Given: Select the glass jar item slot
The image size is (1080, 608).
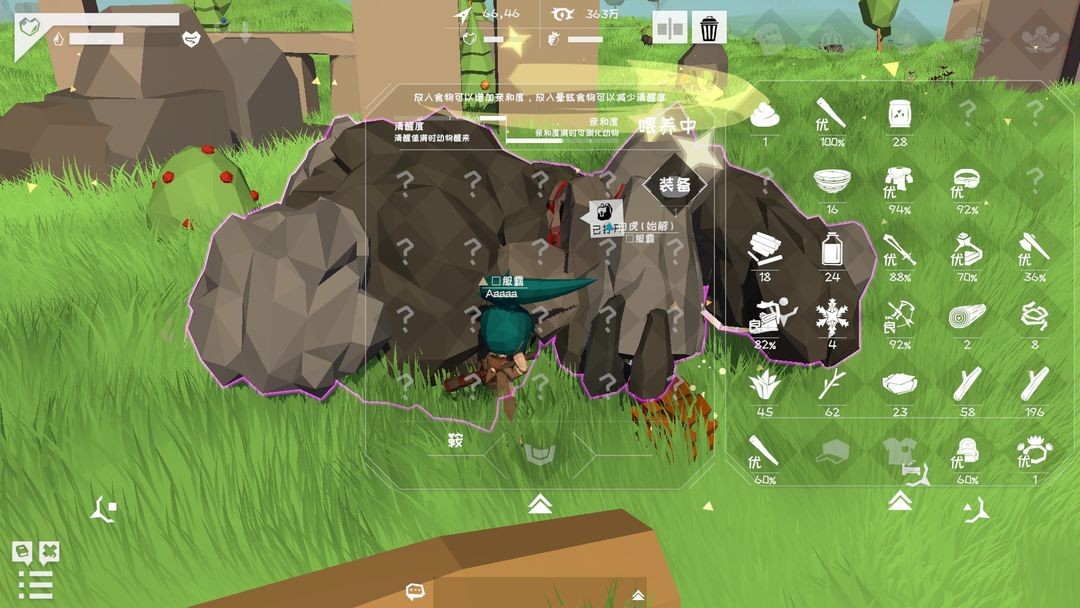Looking at the screenshot, I should [x=831, y=249].
